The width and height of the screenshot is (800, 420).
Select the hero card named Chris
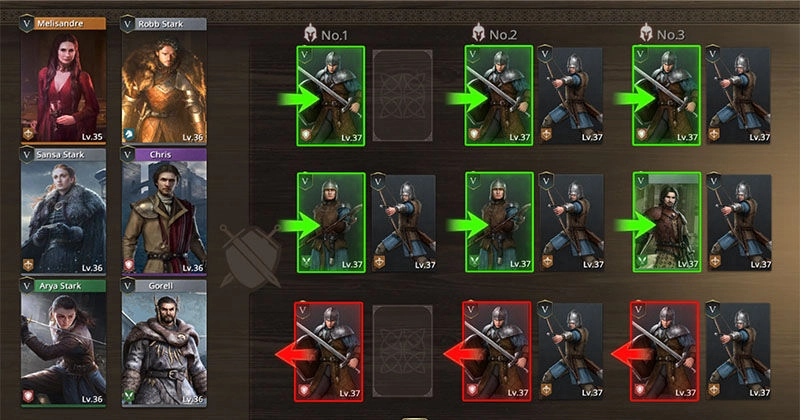[x=164, y=211]
